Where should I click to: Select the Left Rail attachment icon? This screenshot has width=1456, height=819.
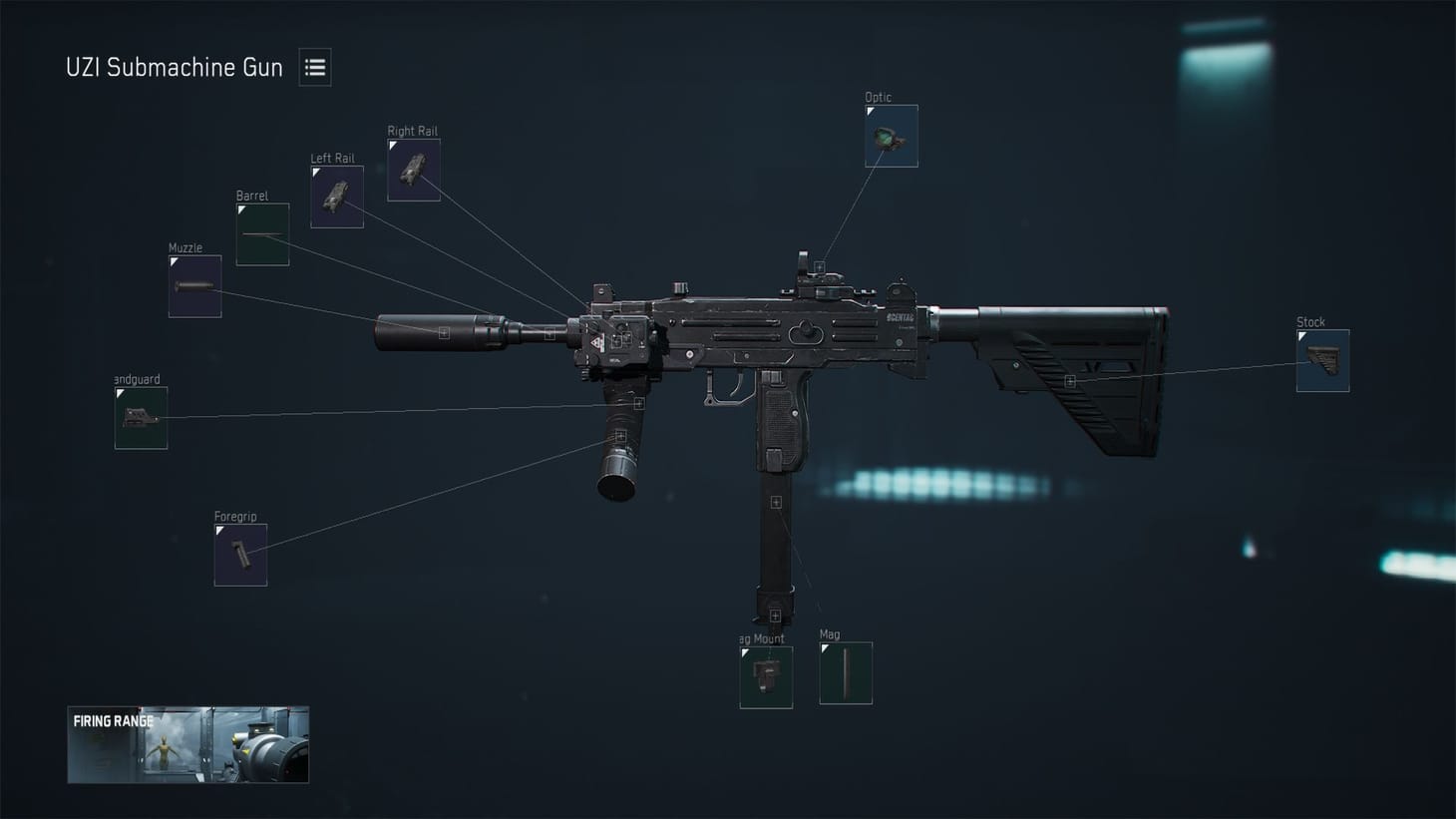click(336, 195)
